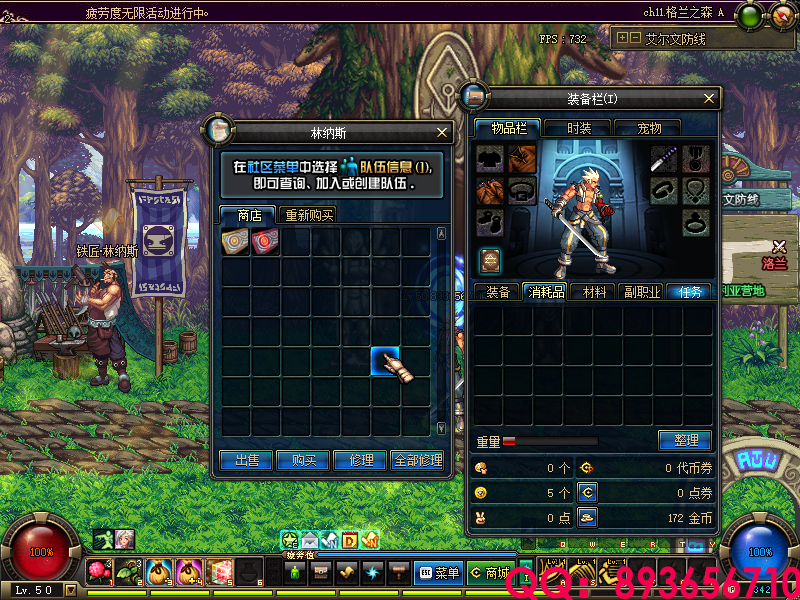Sort inventory with the 整理 button

685,440
